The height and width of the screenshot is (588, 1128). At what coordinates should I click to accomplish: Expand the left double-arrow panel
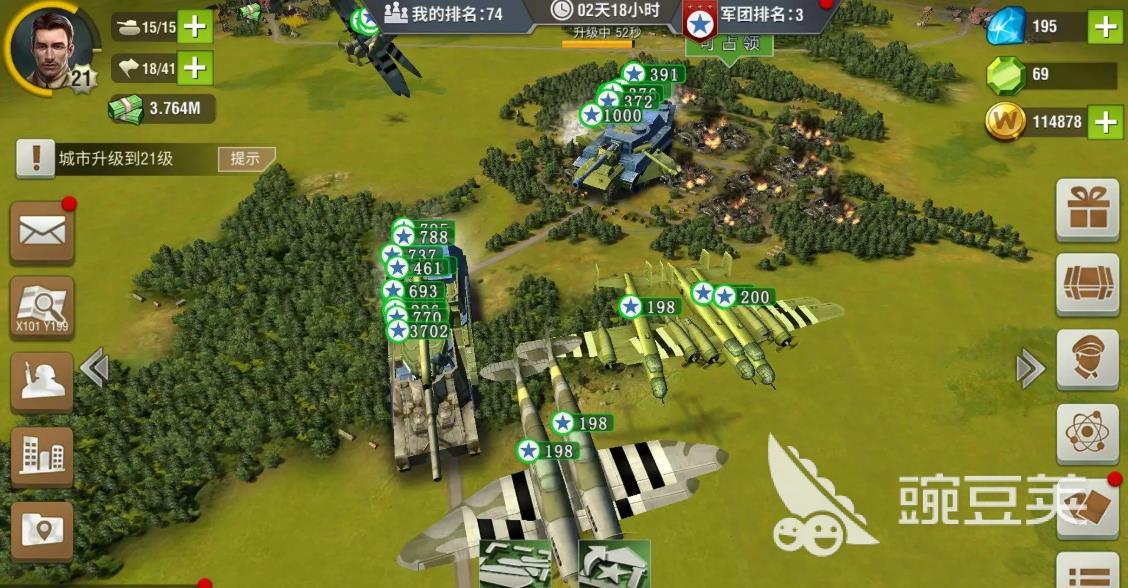click(94, 369)
